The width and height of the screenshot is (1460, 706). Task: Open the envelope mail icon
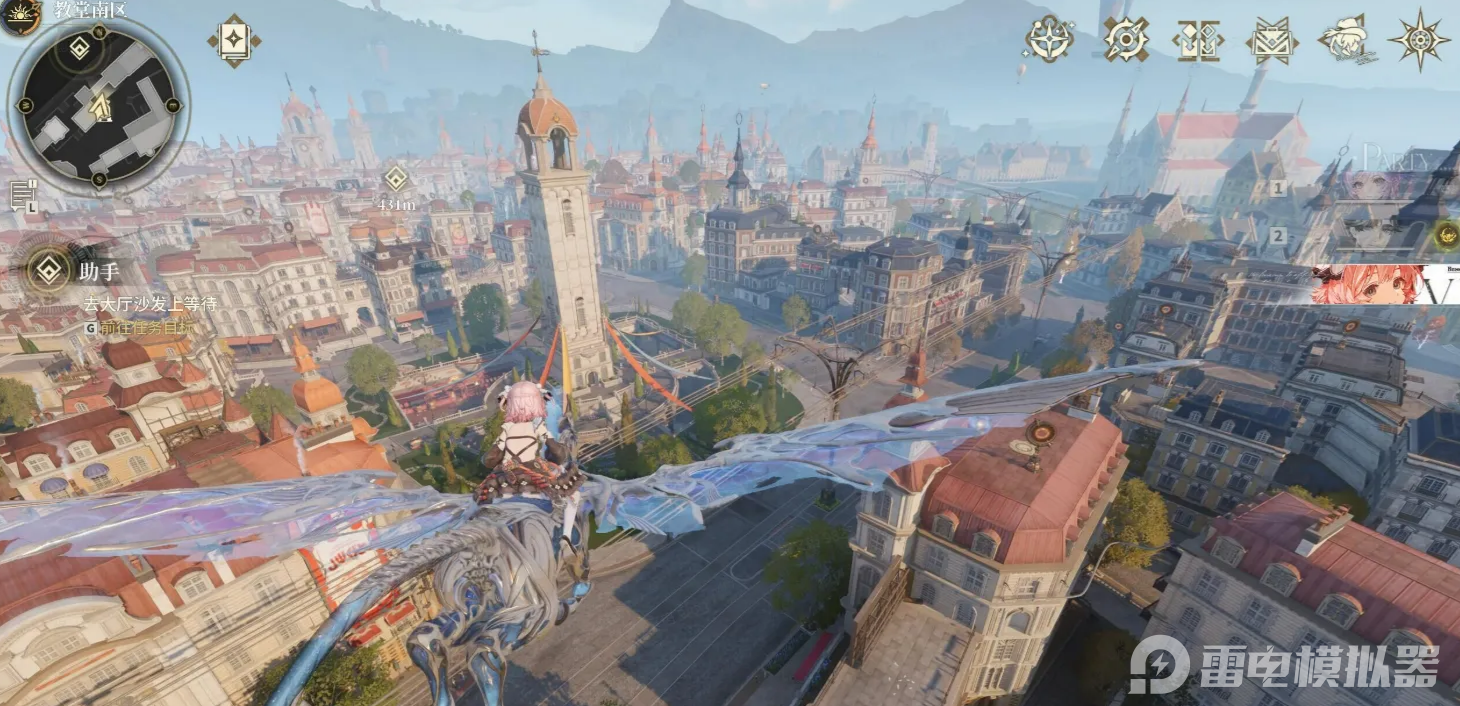(x=1271, y=40)
